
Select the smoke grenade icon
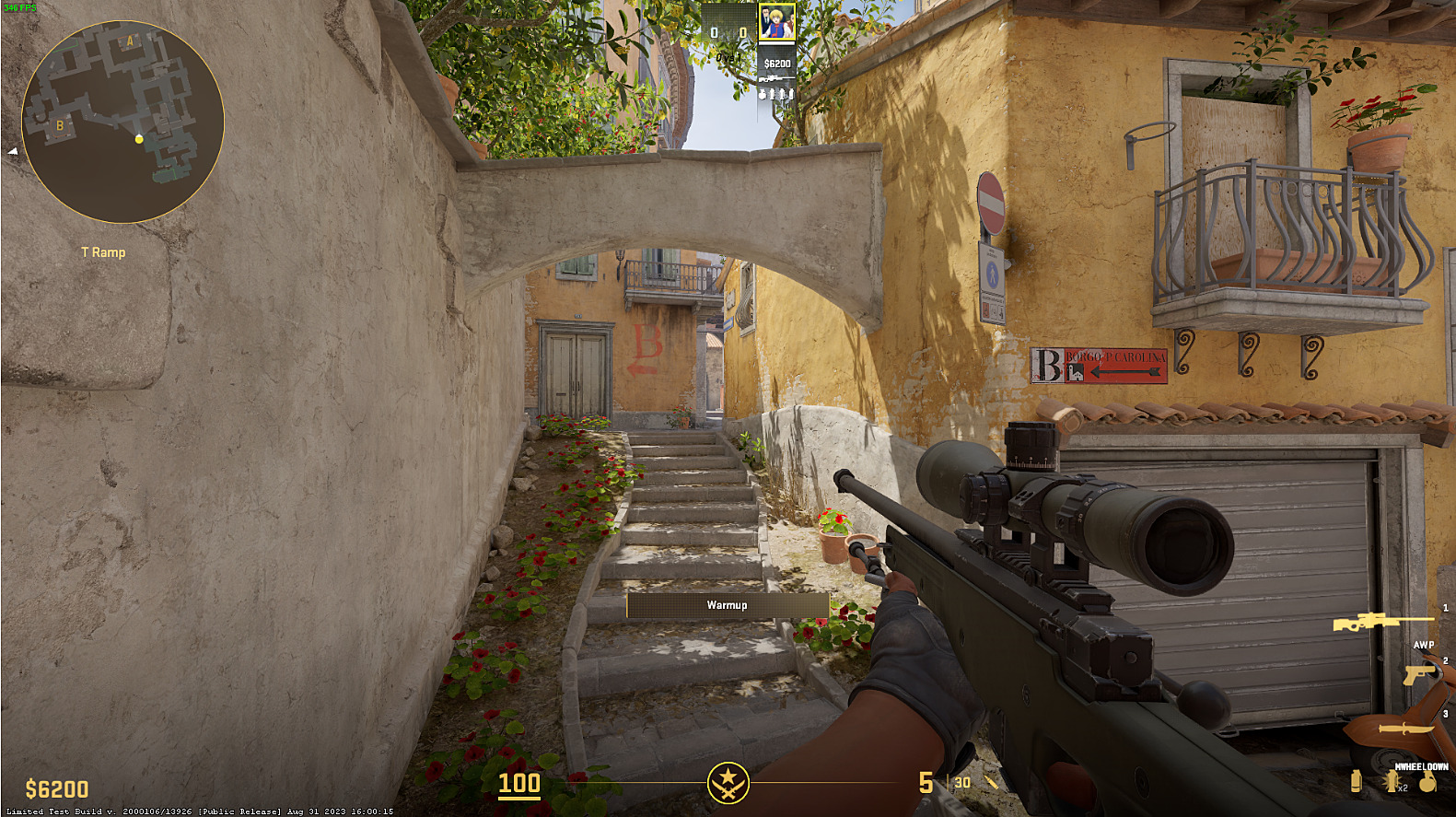[x=1356, y=781]
